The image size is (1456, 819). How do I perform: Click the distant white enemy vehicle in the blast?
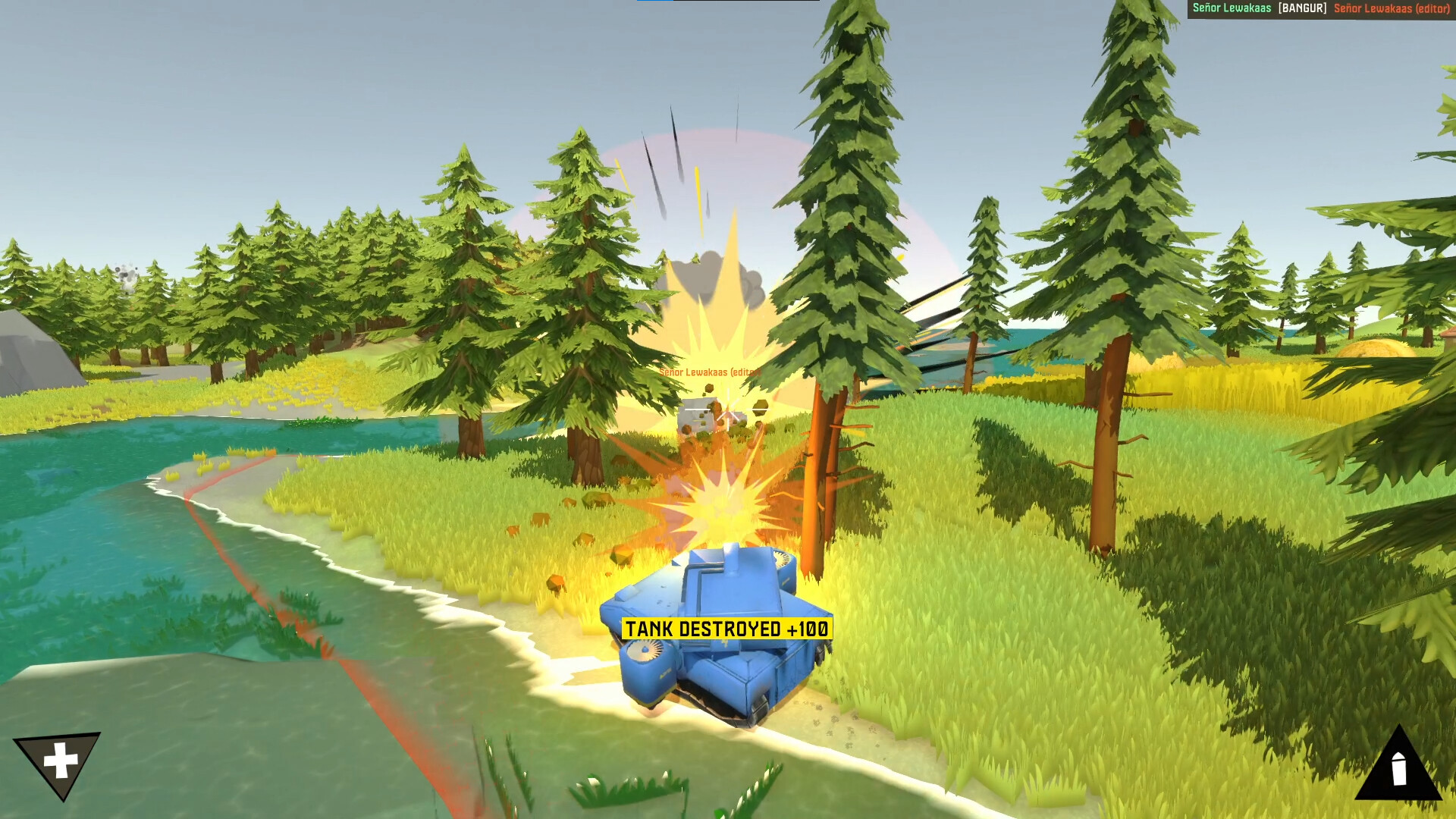(x=696, y=413)
